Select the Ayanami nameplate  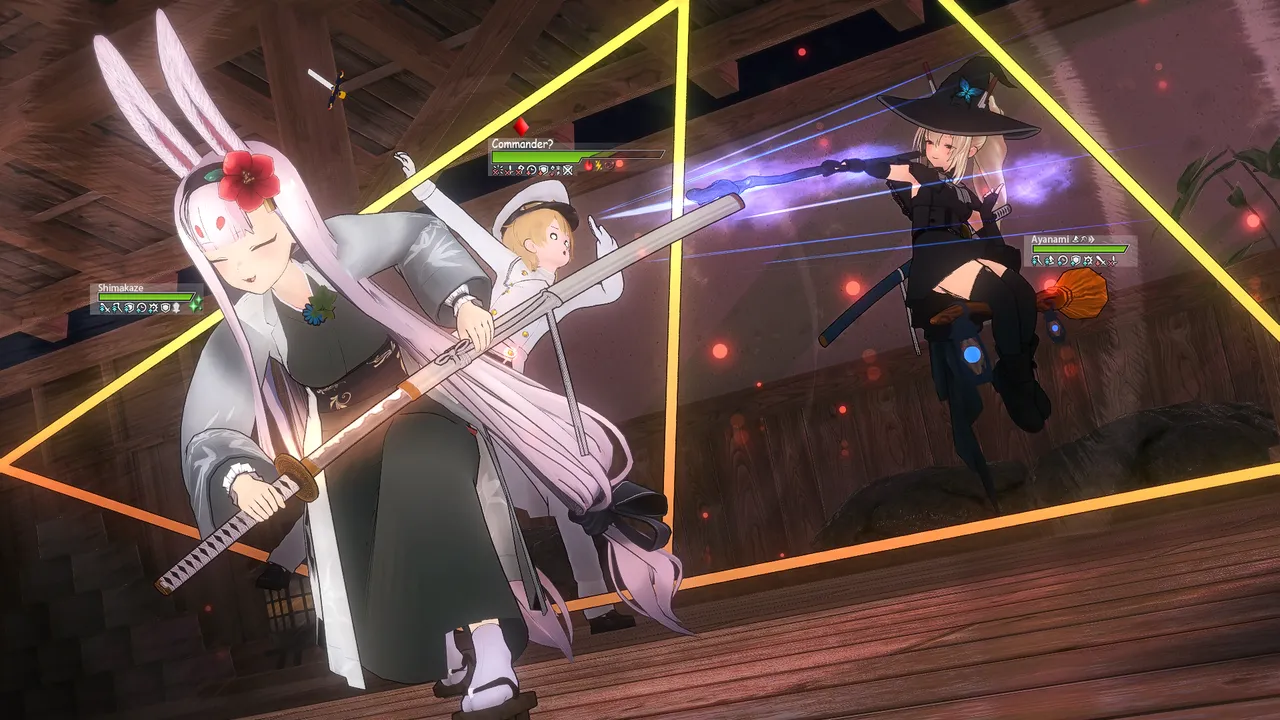1052,240
